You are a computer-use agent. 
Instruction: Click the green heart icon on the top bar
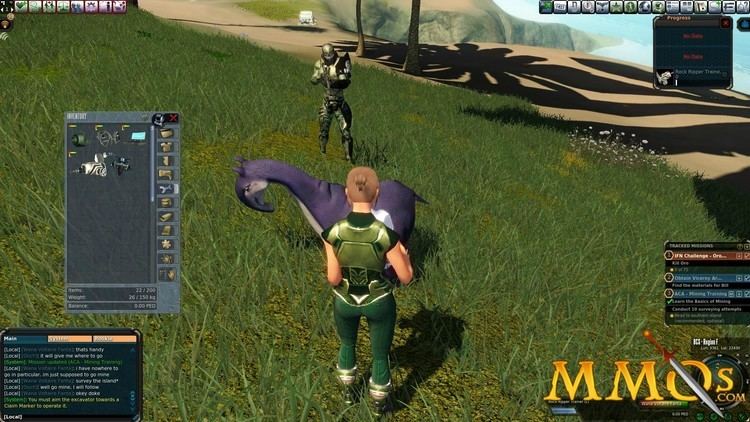click(20, 7)
